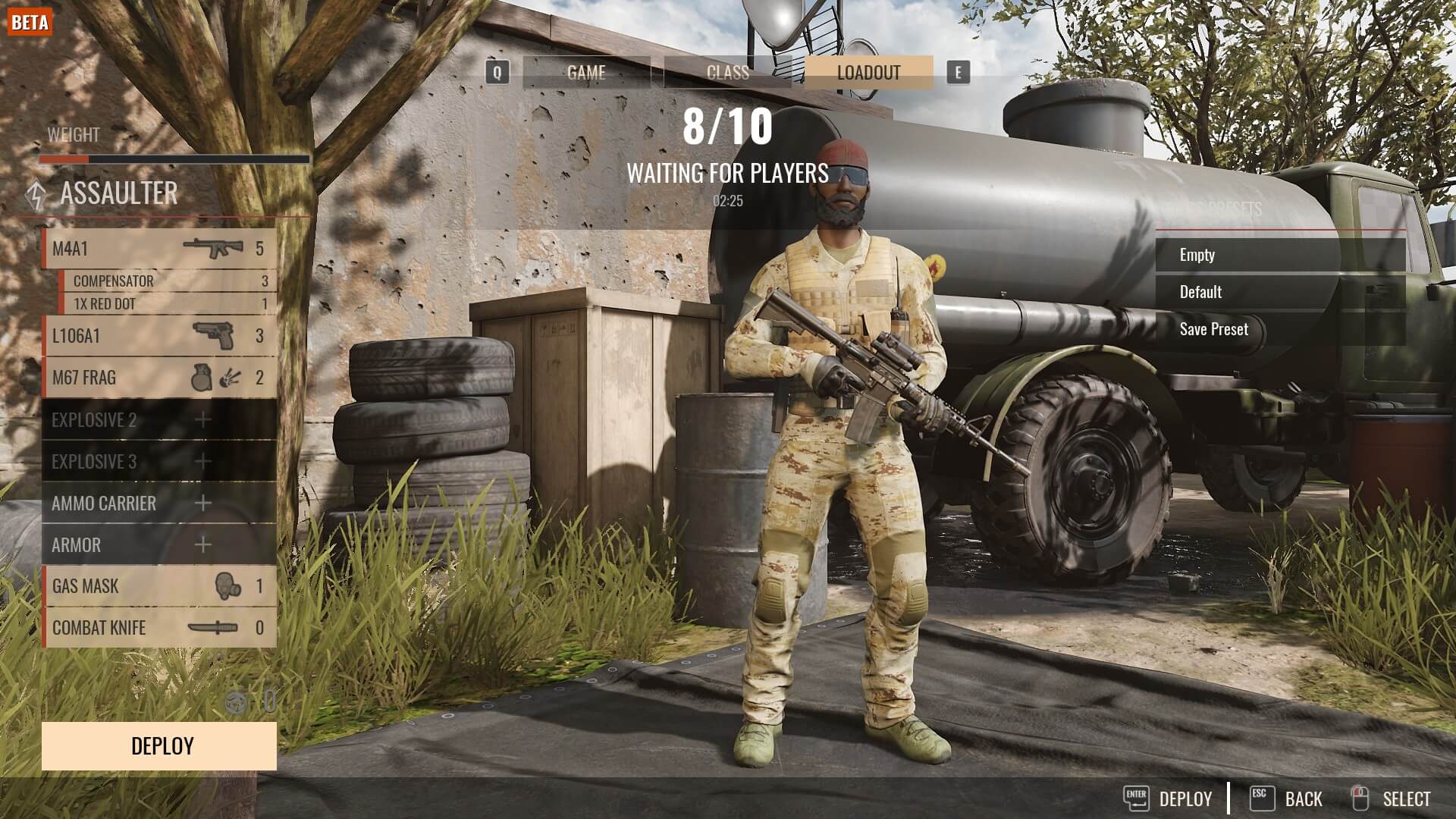This screenshot has width=1456, height=819.
Task: Select the Gas Mask slot
Action: point(159,586)
